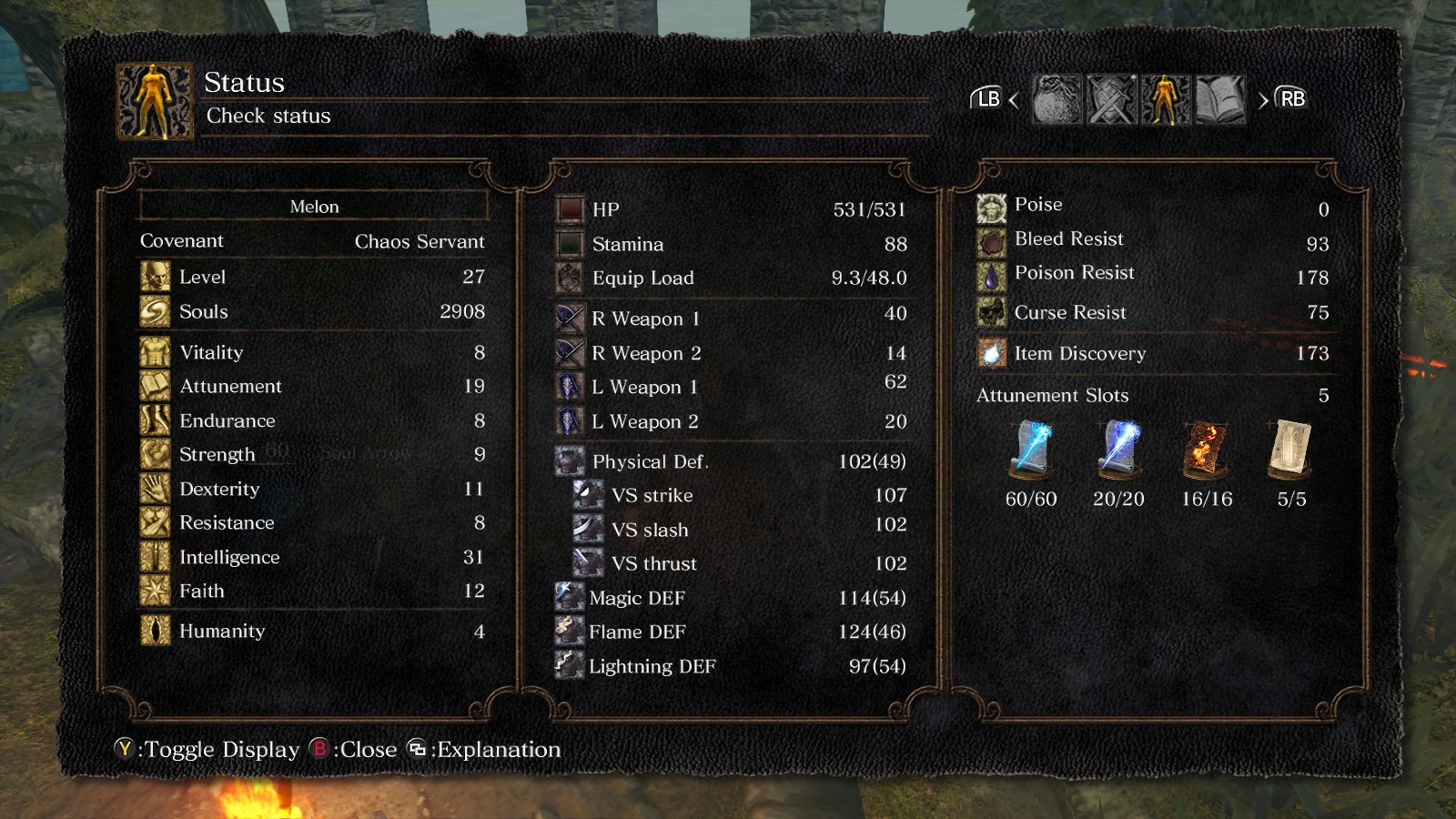Pick the flaming pyromancy with 16/16 casts
The width and height of the screenshot is (1456, 819).
1206,450
